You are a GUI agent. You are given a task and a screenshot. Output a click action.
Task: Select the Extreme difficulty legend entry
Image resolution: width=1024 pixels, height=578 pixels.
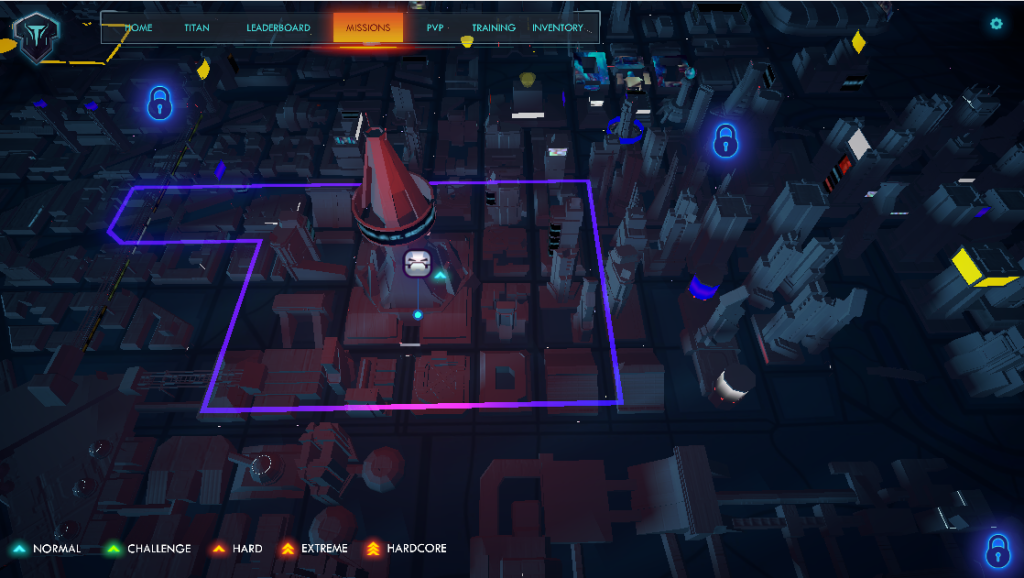point(314,548)
